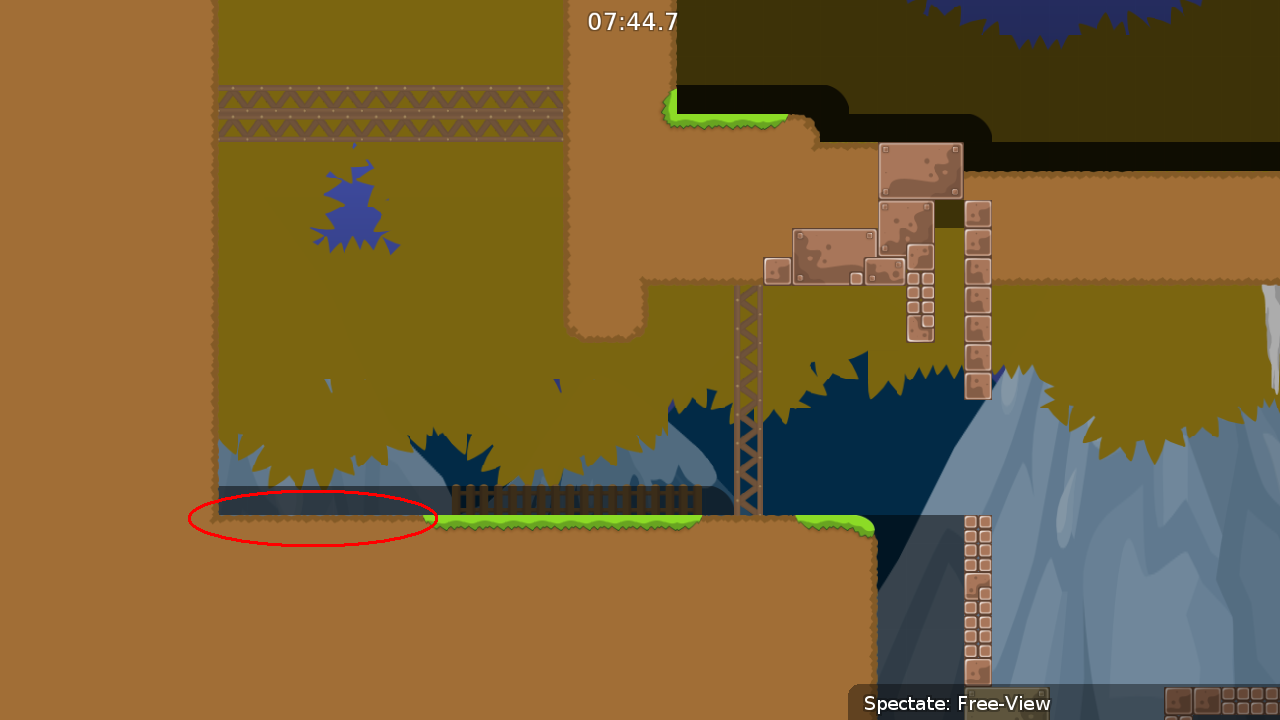Click the Spectate: Free-View status bar

957,704
